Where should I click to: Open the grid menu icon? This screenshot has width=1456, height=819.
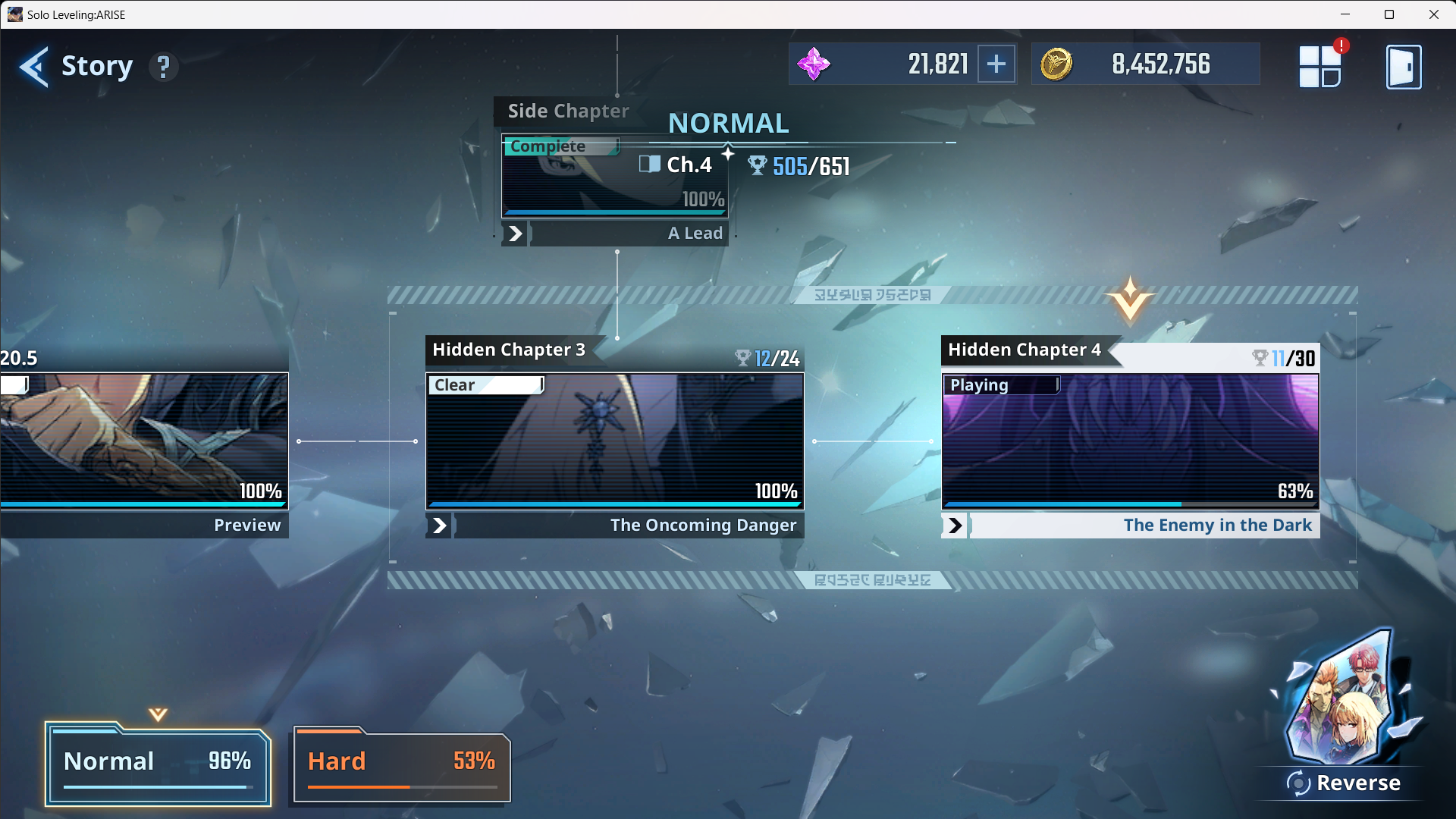pos(1320,67)
